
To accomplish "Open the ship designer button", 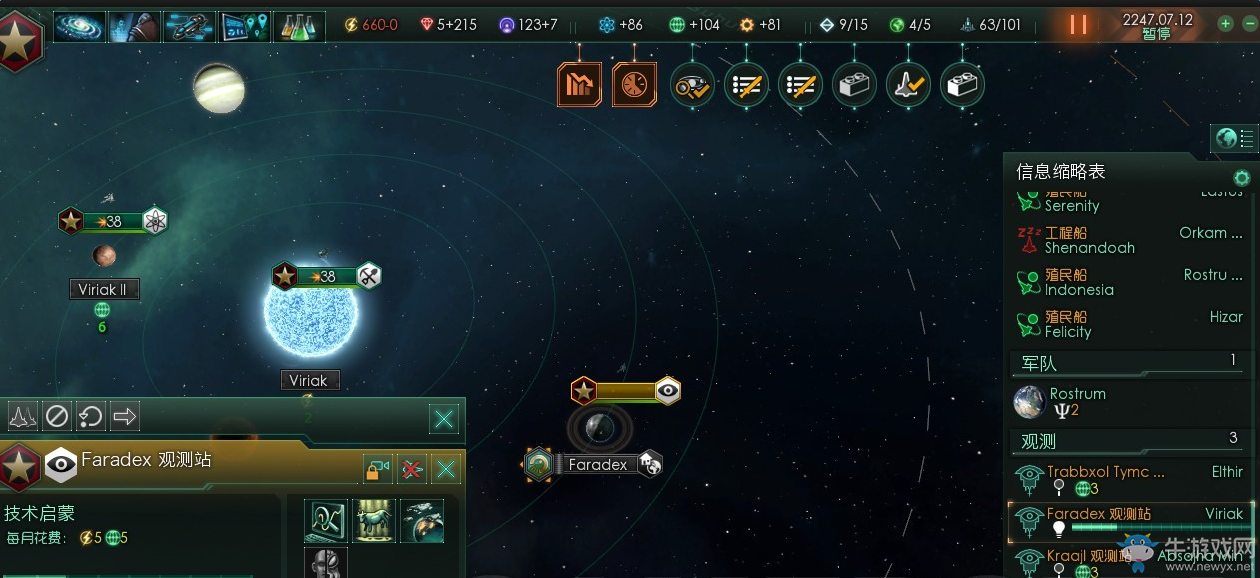I will (x=189, y=25).
